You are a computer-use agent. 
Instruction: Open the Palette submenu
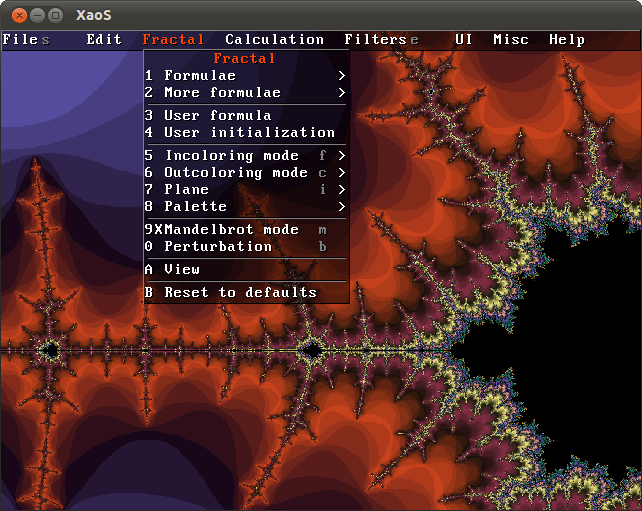(196, 207)
